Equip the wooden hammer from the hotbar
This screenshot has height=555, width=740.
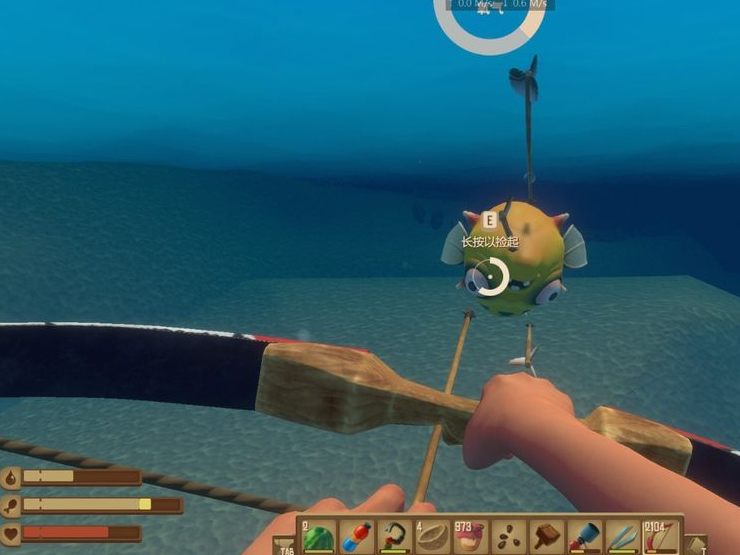[x=546, y=536]
